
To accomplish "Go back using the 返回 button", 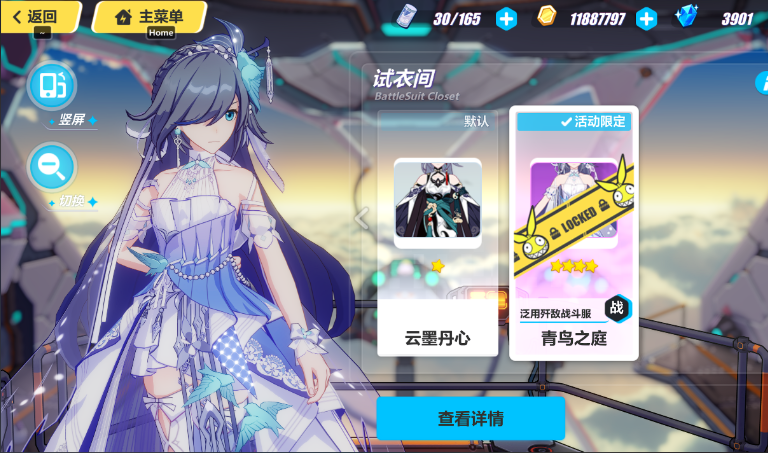I will click(42, 16).
